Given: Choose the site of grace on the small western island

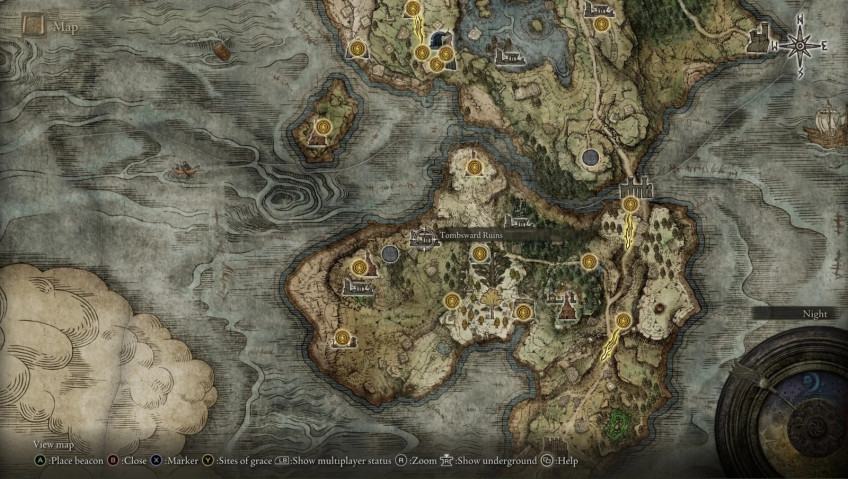Looking at the screenshot, I should pos(323,127).
